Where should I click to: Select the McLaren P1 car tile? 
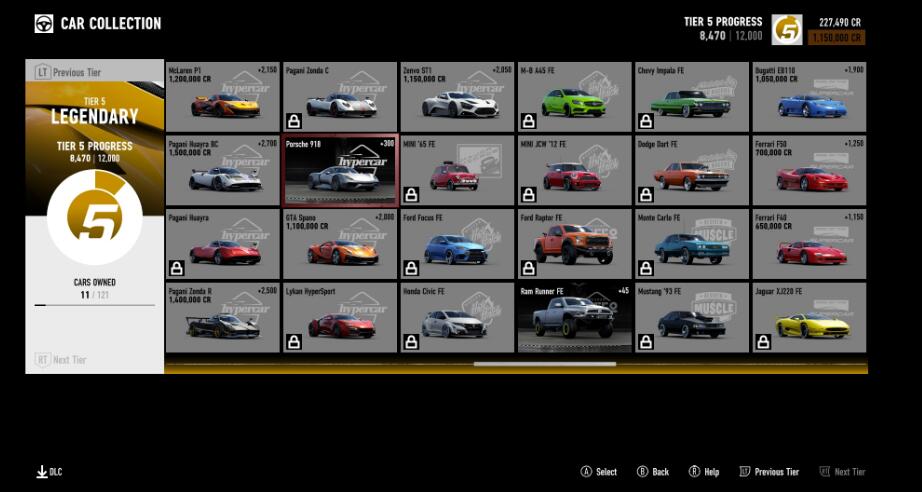[223, 97]
